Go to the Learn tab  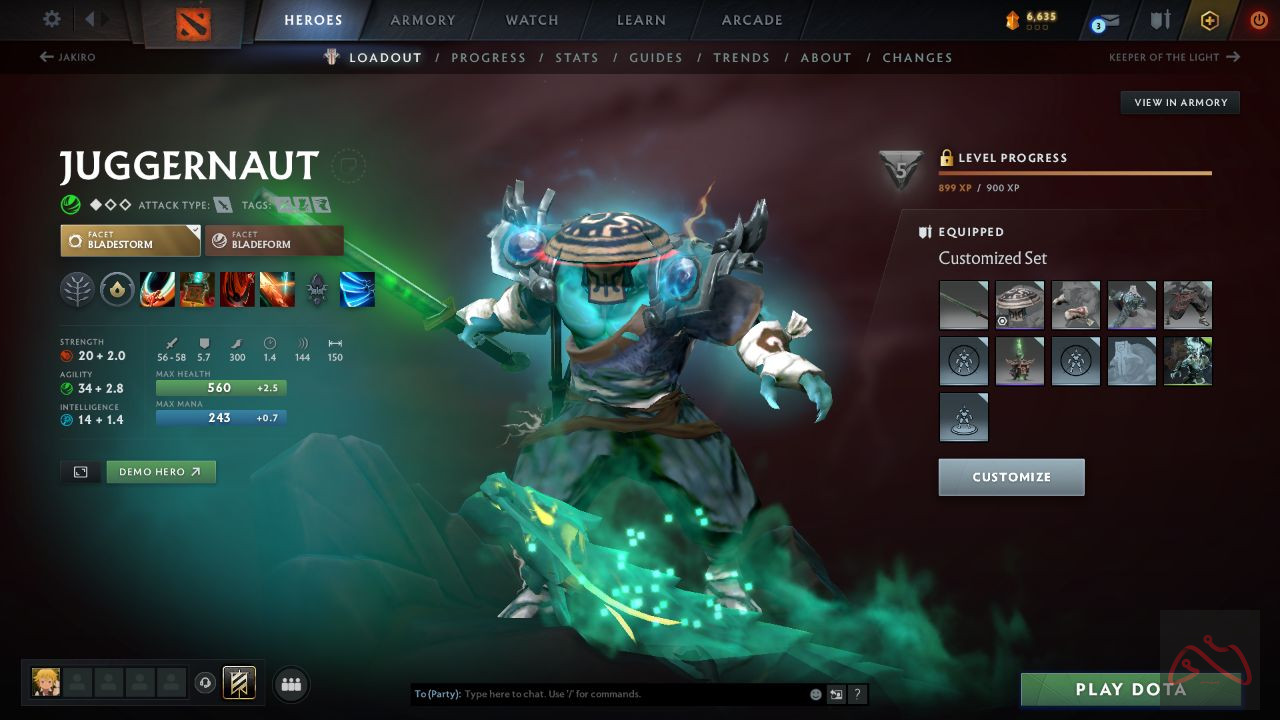tap(641, 20)
